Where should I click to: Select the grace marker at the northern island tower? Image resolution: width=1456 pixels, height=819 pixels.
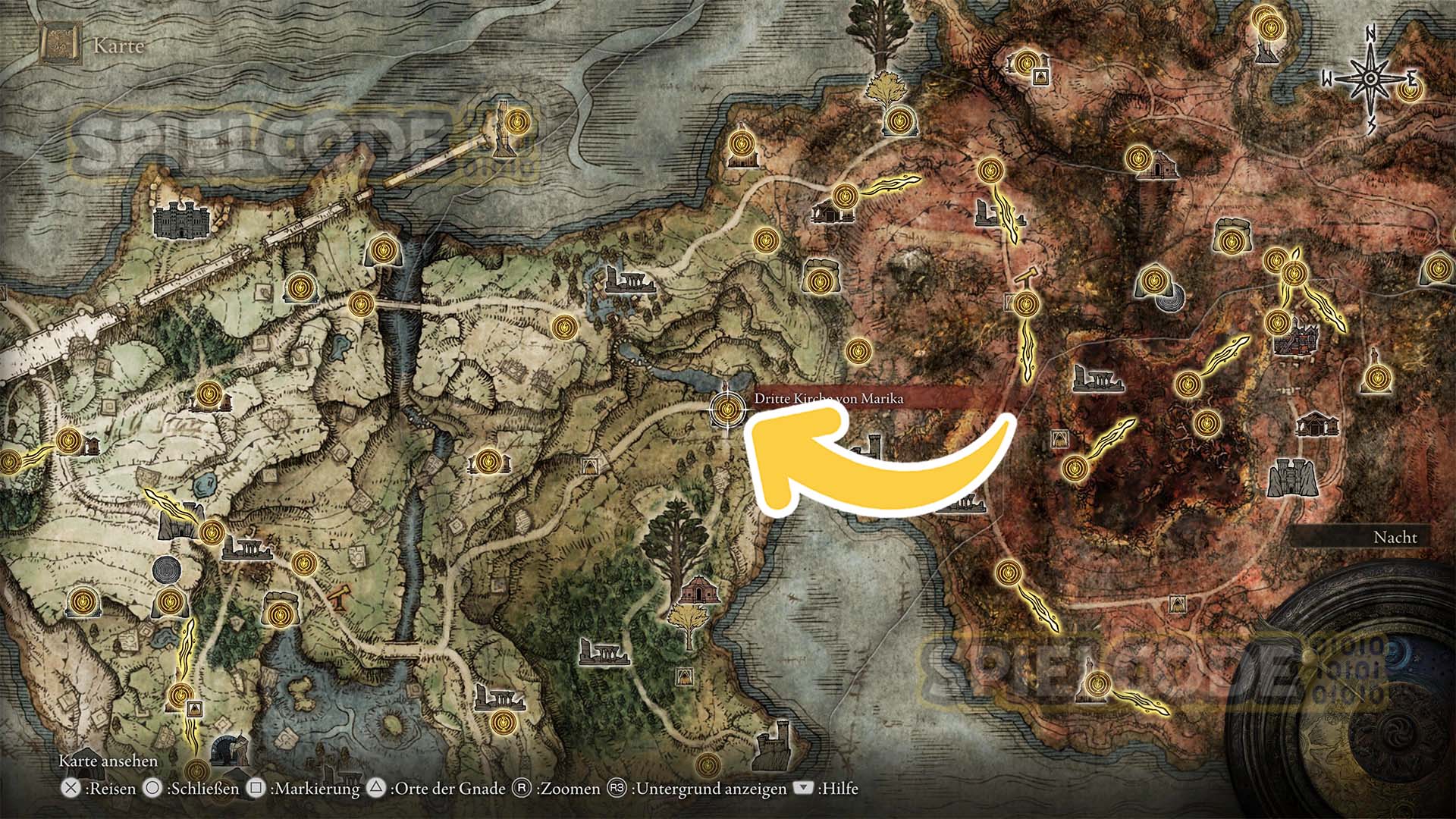click(x=518, y=121)
